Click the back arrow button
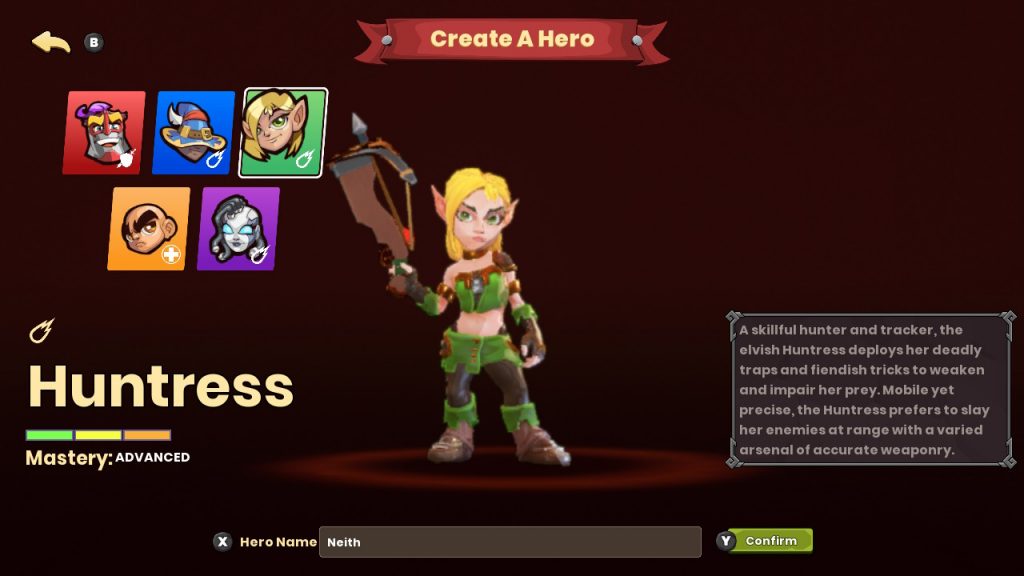1024x576 pixels. click(x=51, y=42)
